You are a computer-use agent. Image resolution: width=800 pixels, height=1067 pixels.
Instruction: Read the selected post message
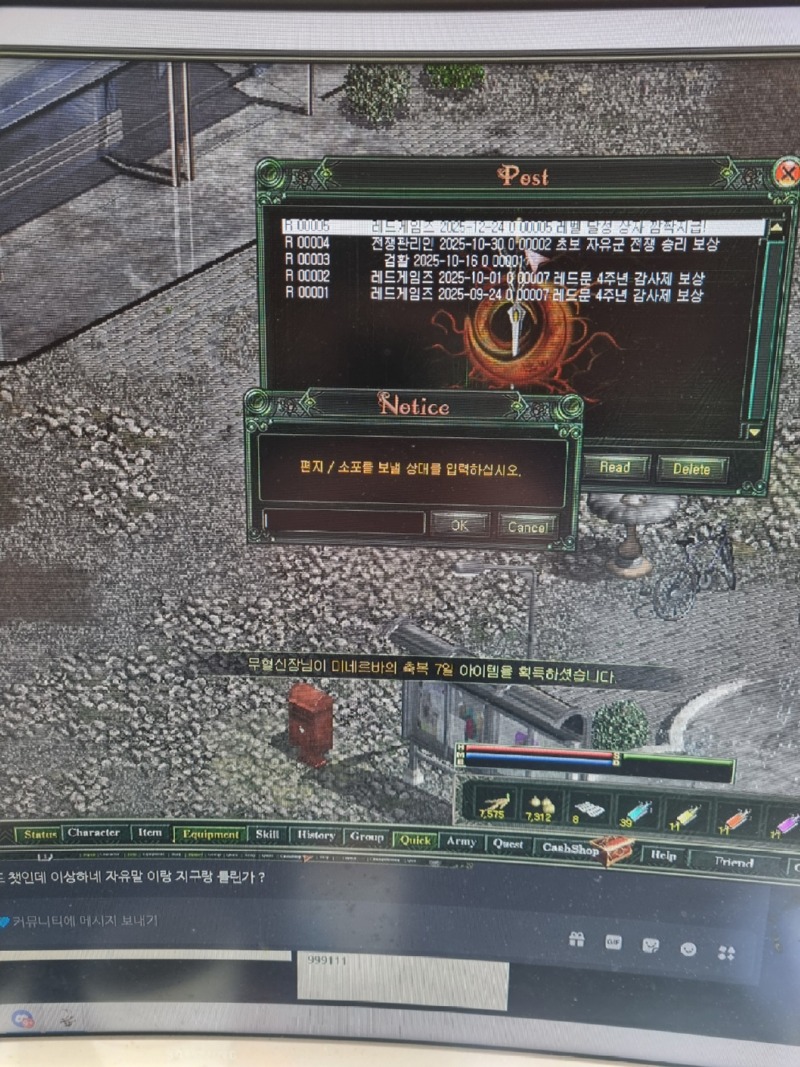(x=614, y=467)
